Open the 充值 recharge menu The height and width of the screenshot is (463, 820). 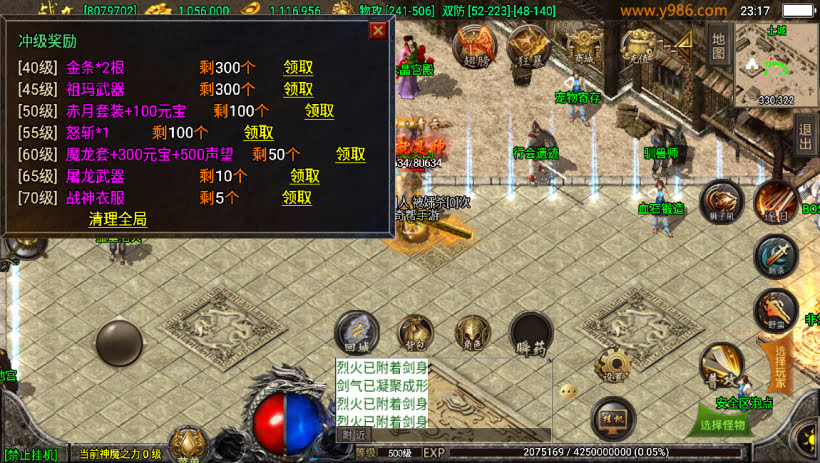click(639, 45)
